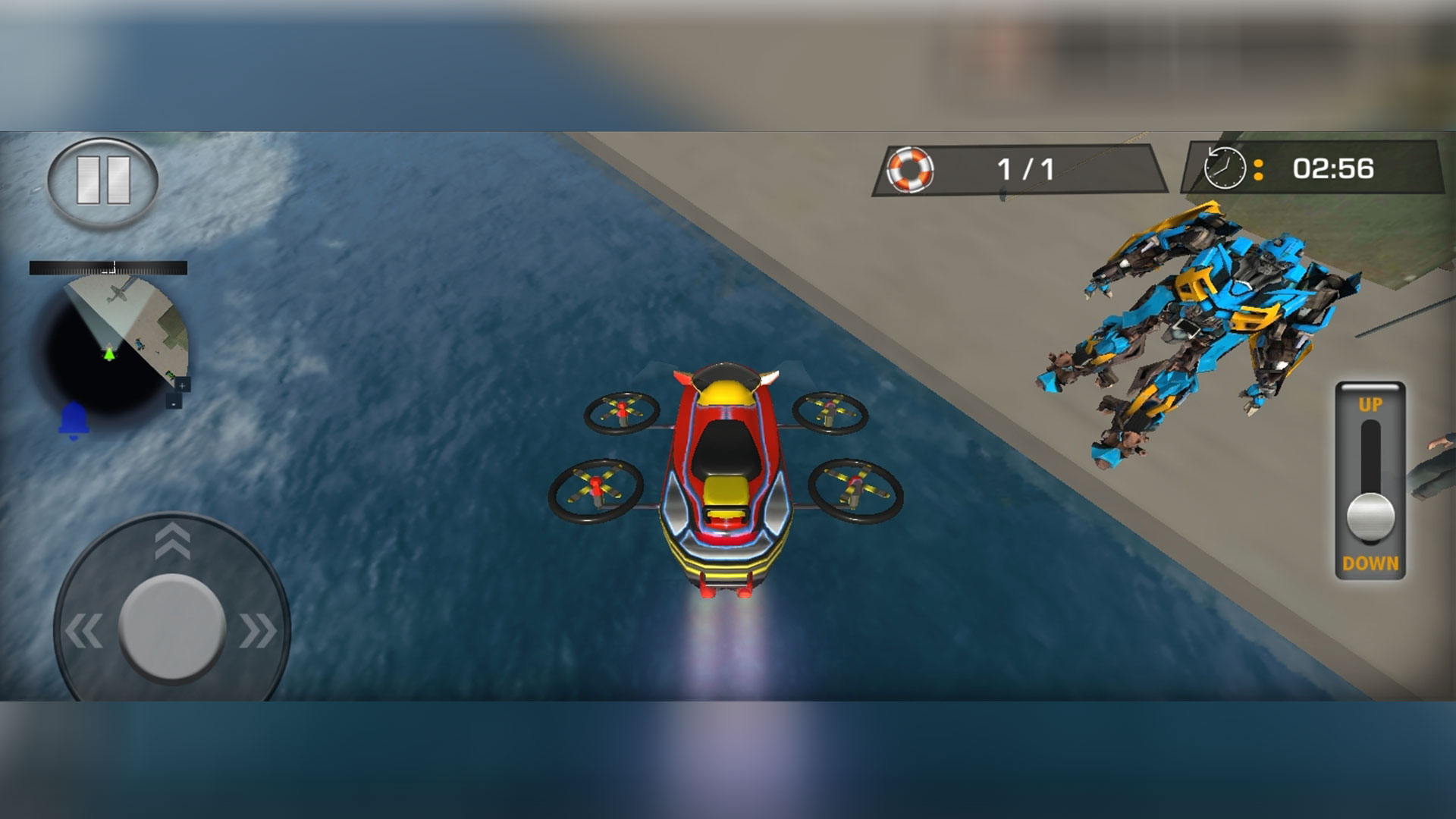Screen dimensions: 1456x819
Task: Zoom out the minimap with the minus icon
Action: tap(174, 404)
